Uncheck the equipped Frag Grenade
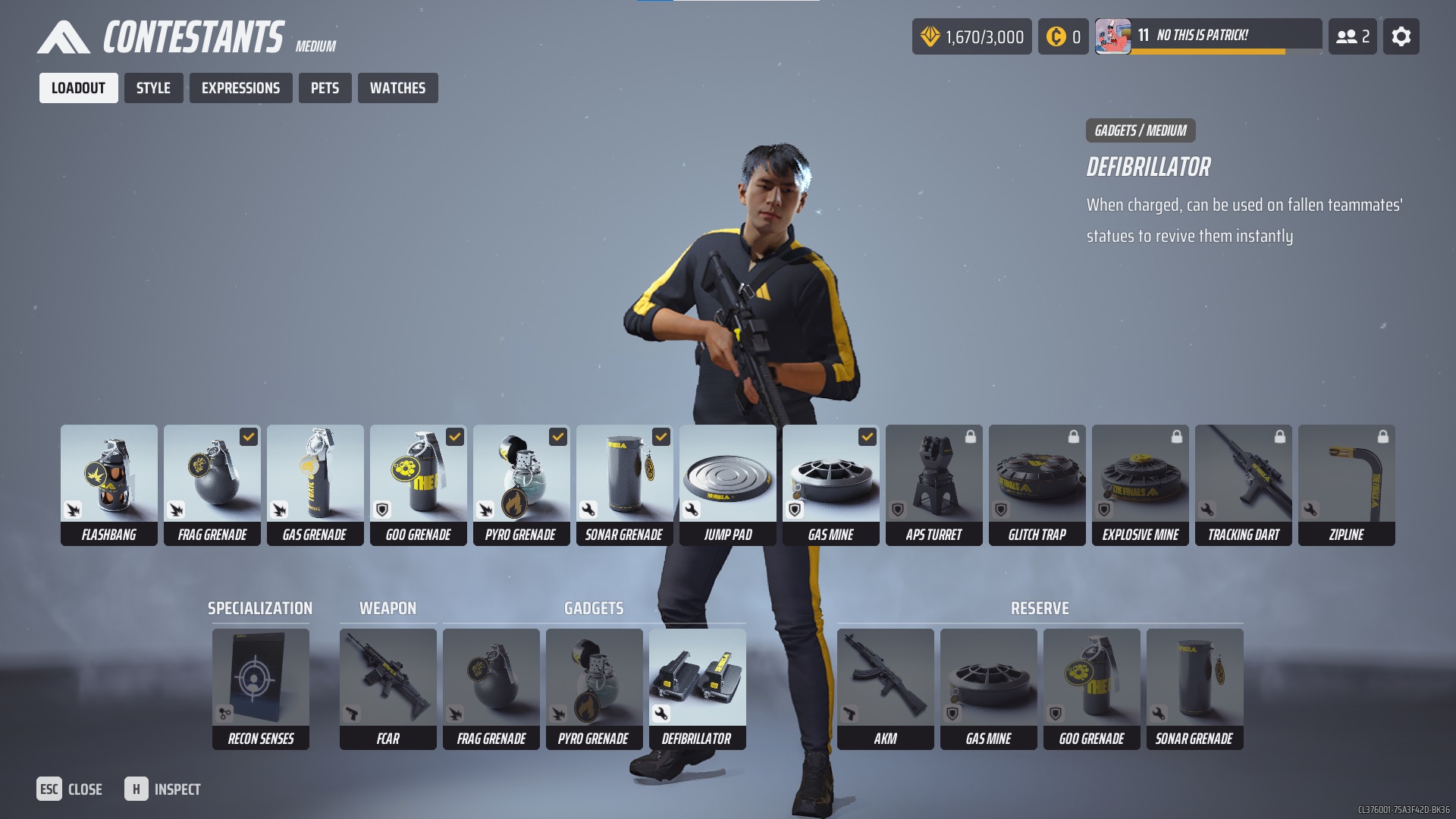The height and width of the screenshot is (819, 1456). pyautogui.click(x=248, y=436)
